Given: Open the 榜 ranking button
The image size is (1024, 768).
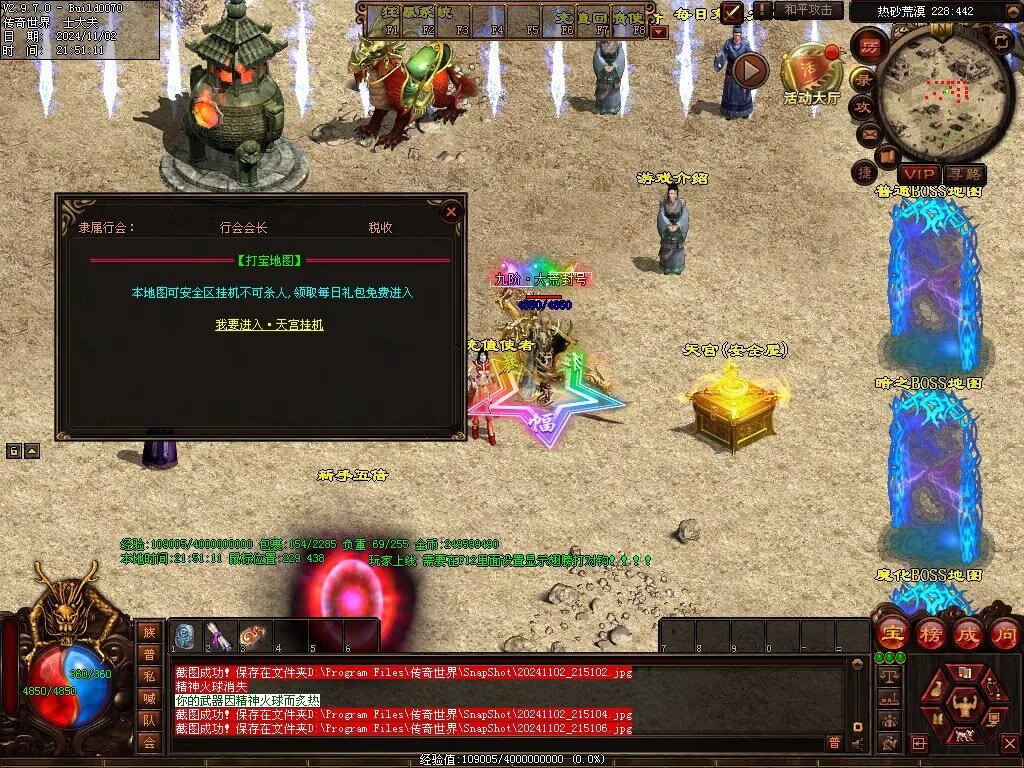Looking at the screenshot, I should 930,633.
